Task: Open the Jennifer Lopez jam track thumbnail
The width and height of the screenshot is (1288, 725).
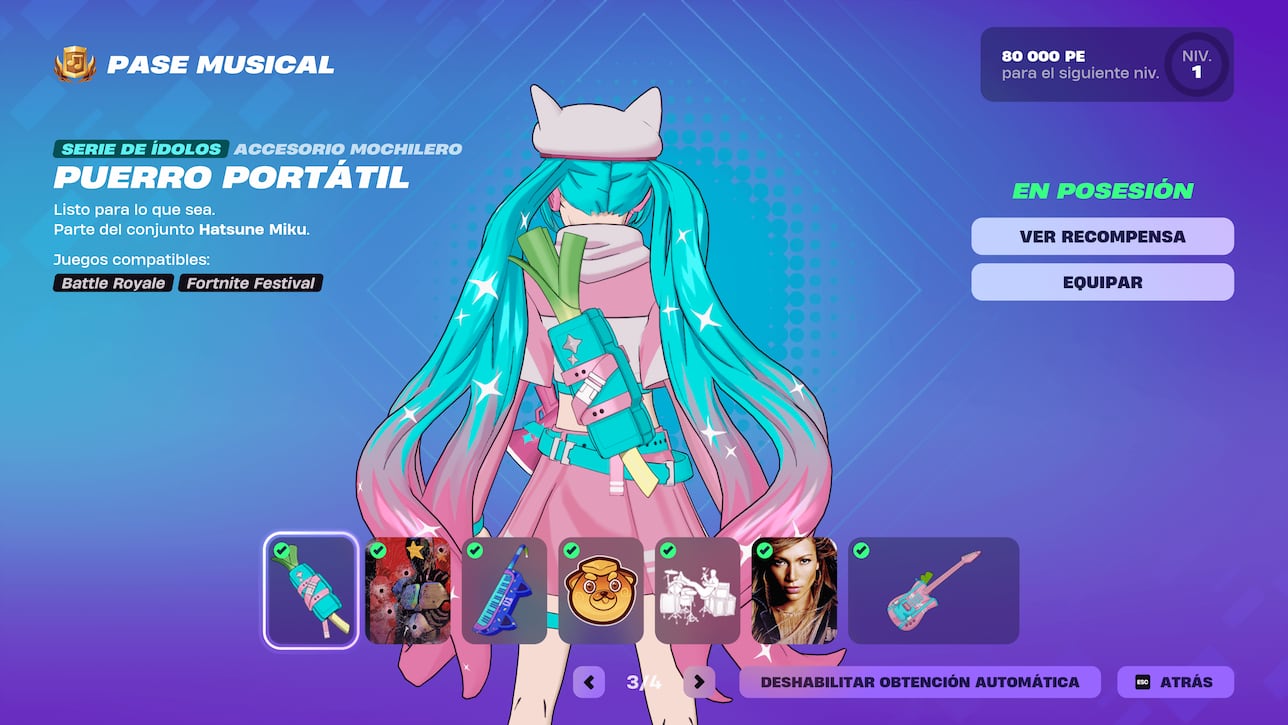Action: click(x=794, y=592)
